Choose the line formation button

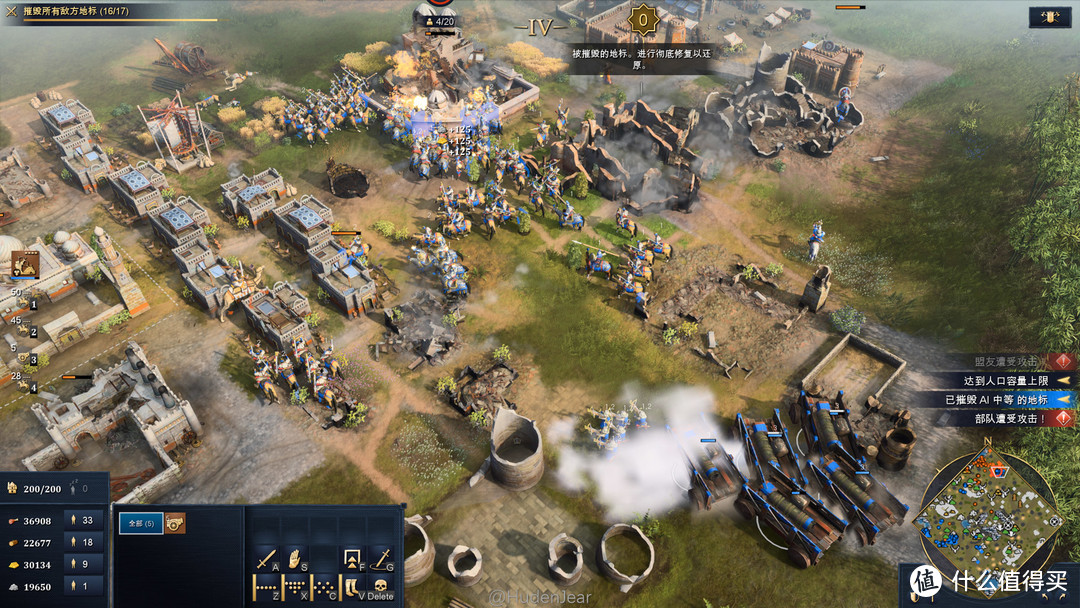pyautogui.click(x=267, y=587)
